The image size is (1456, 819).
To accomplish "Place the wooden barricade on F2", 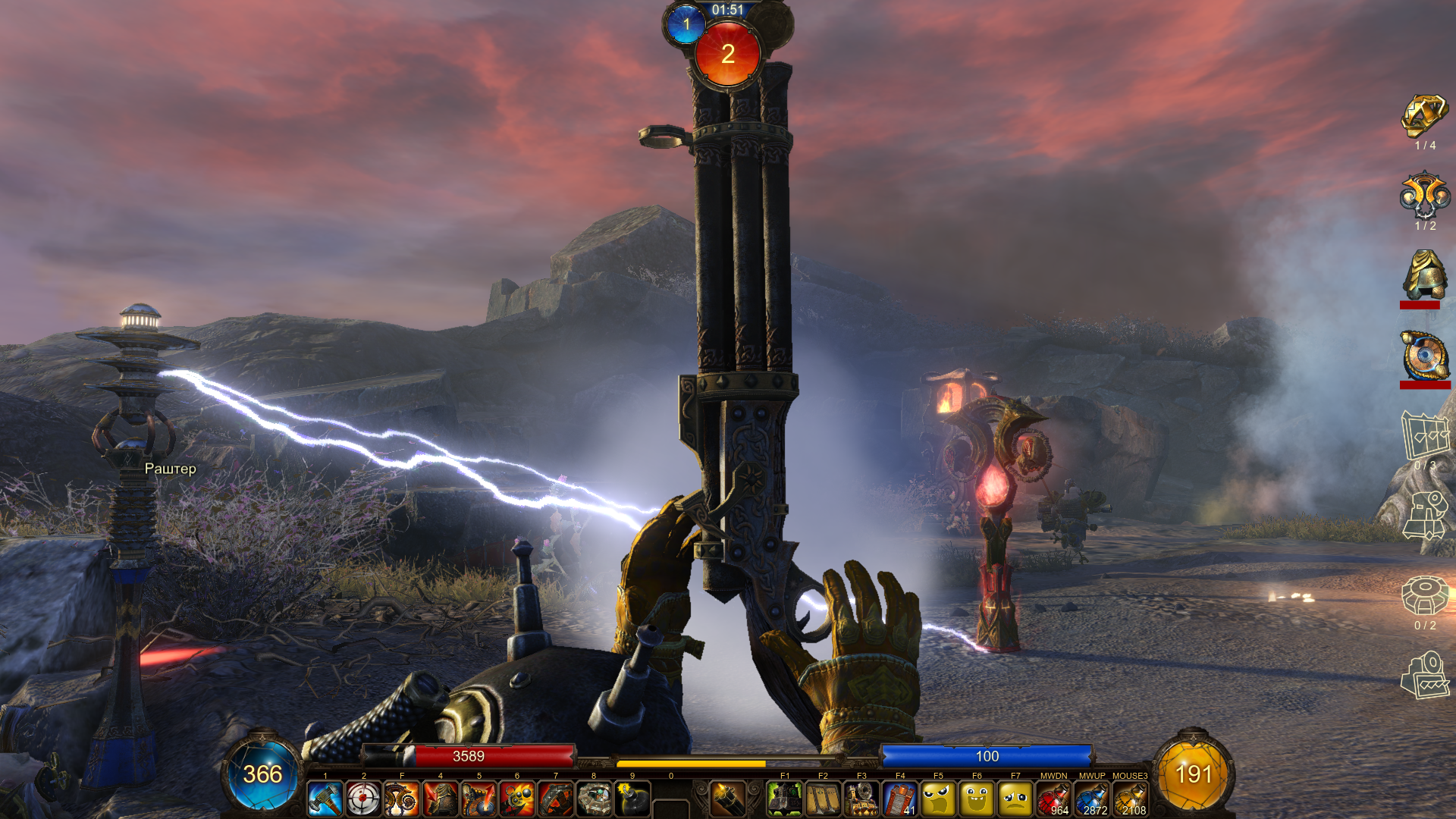I will [x=824, y=799].
